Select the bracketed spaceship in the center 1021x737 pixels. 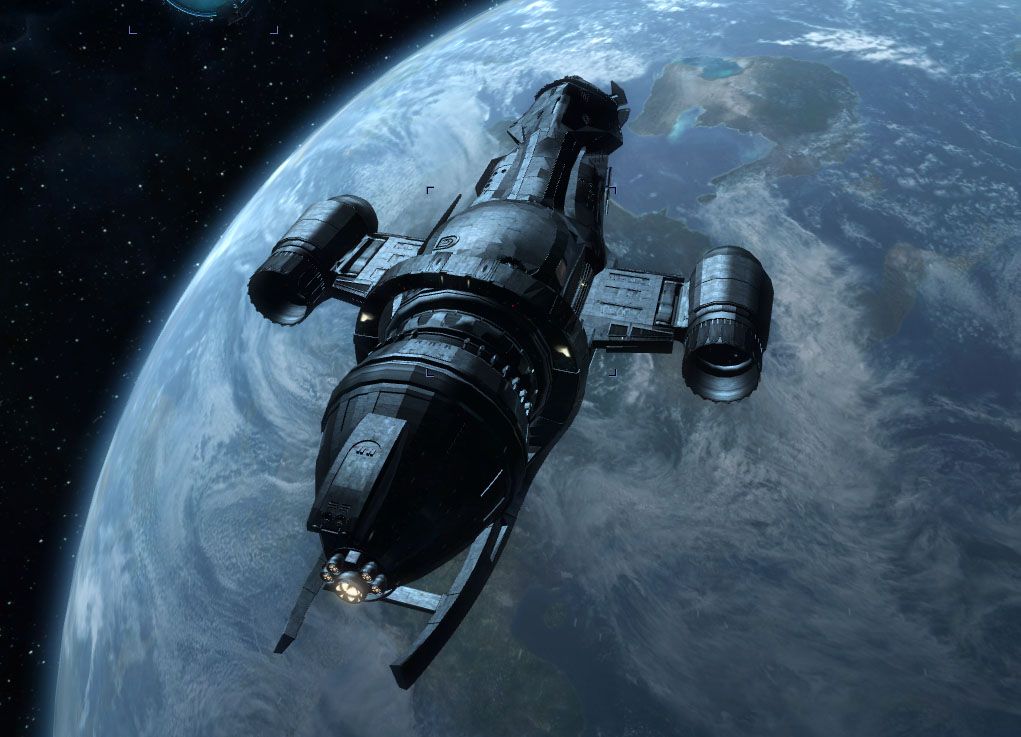[521, 281]
